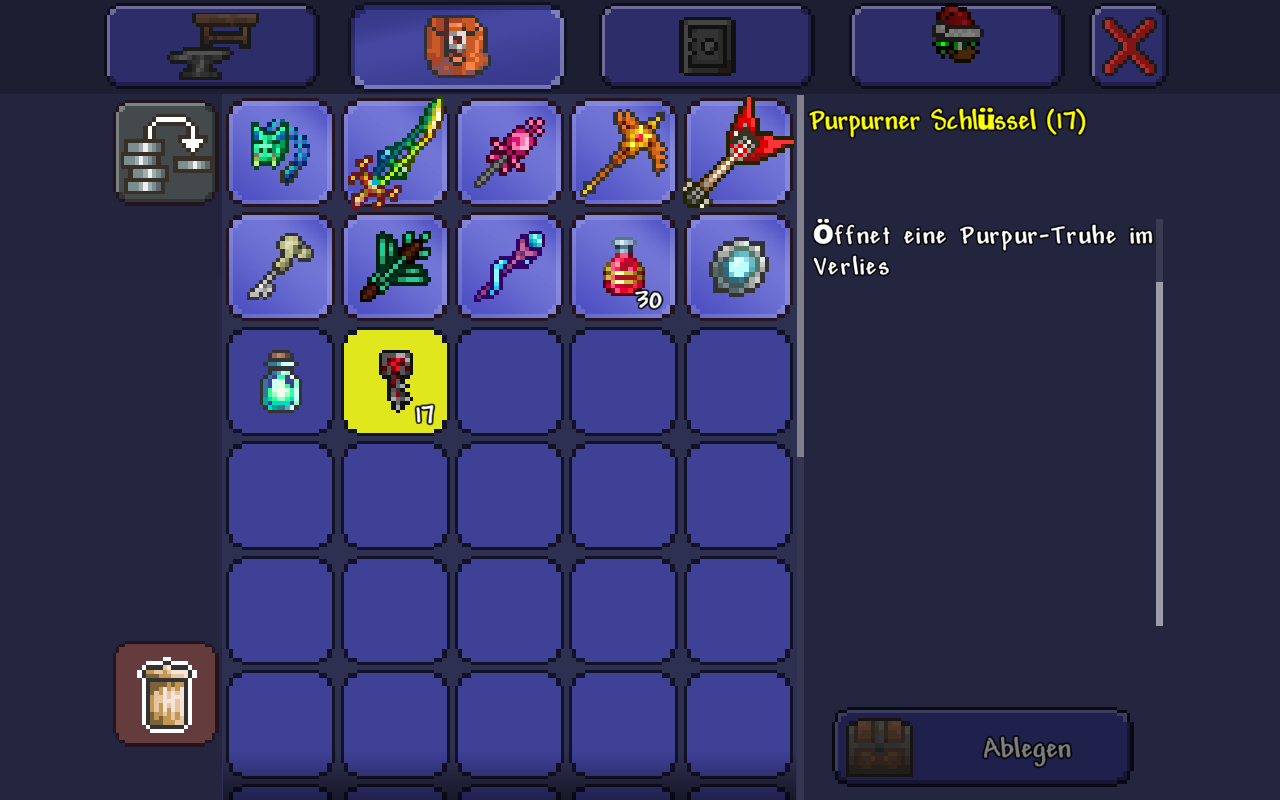Select the pink spear weapon
The height and width of the screenshot is (800, 1280).
[508, 152]
